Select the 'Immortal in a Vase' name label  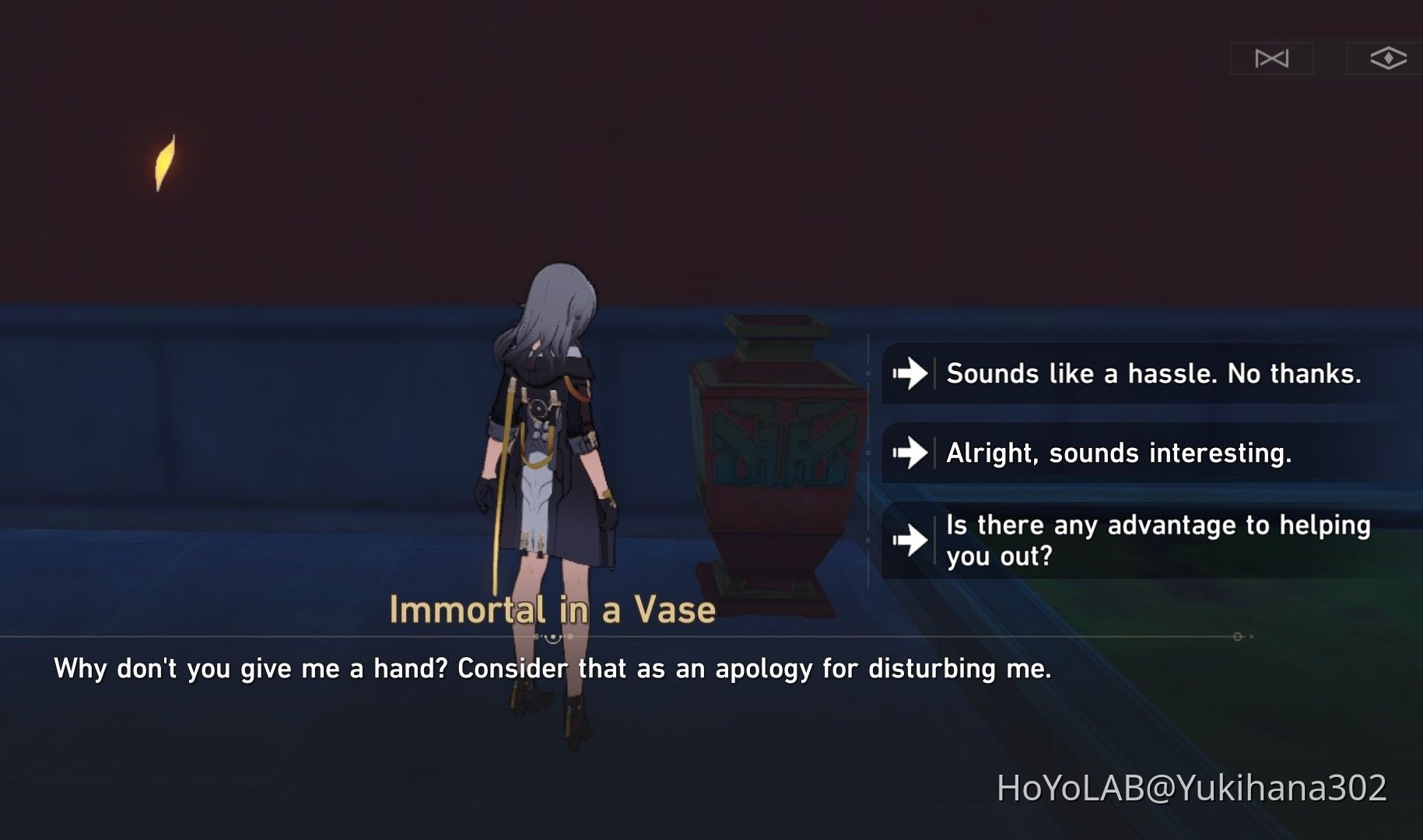point(553,610)
